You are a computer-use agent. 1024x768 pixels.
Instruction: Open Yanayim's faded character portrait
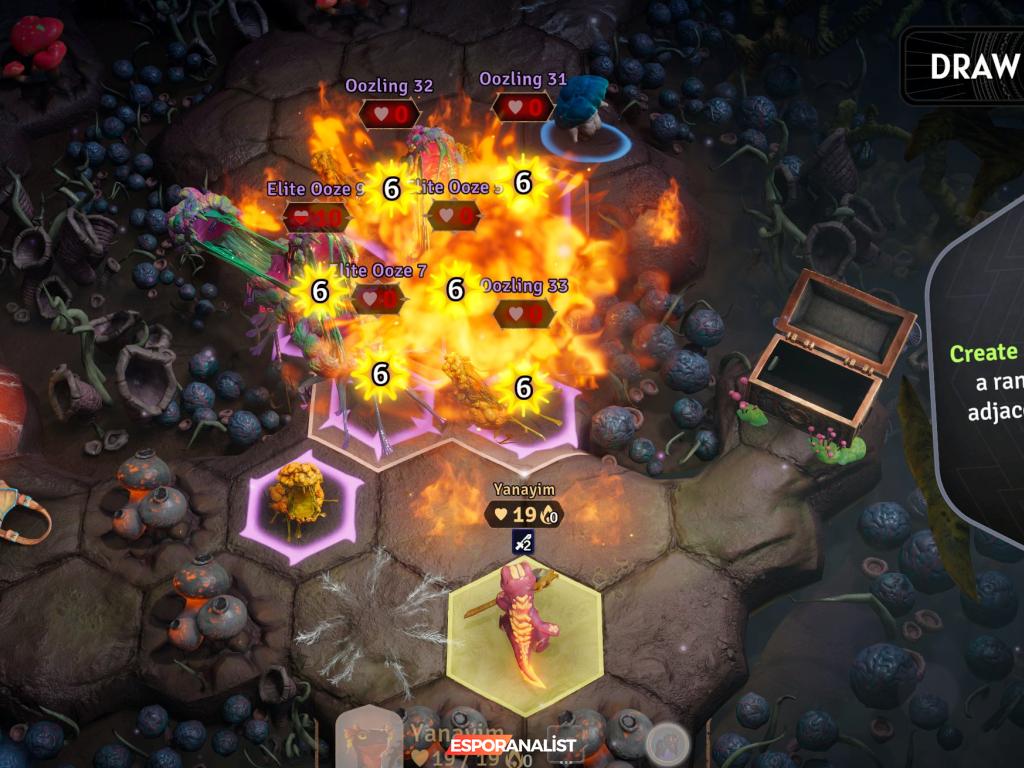coord(369,740)
